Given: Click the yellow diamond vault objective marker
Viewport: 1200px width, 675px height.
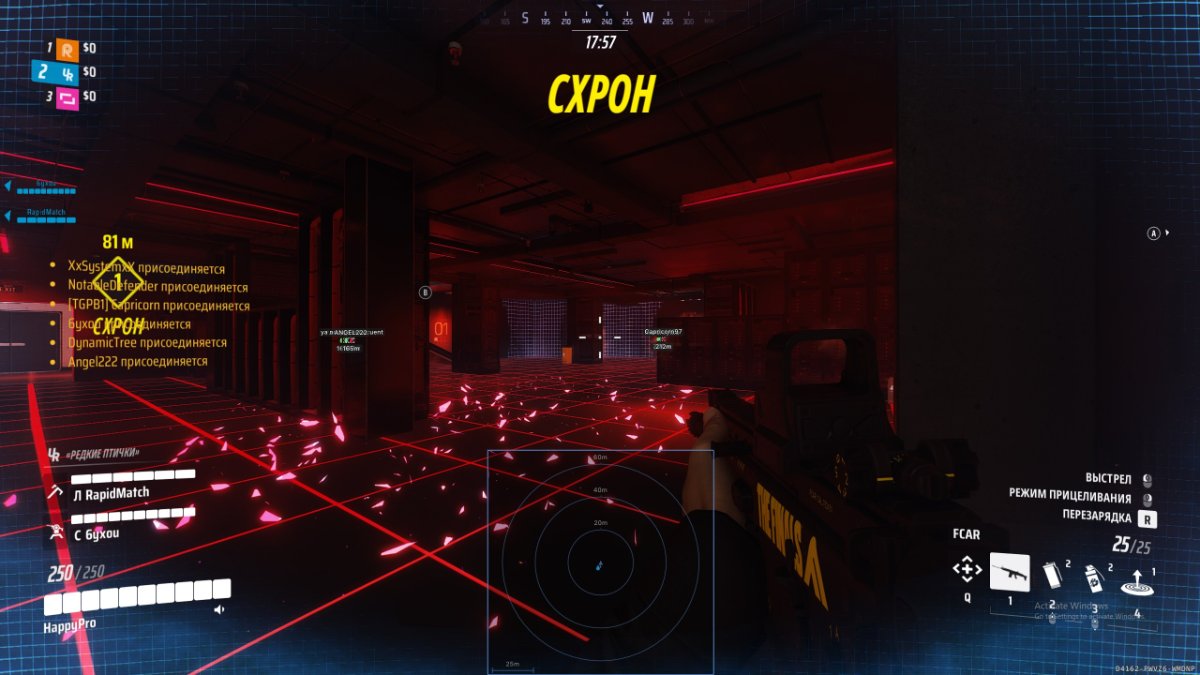Looking at the screenshot, I should coord(118,281).
